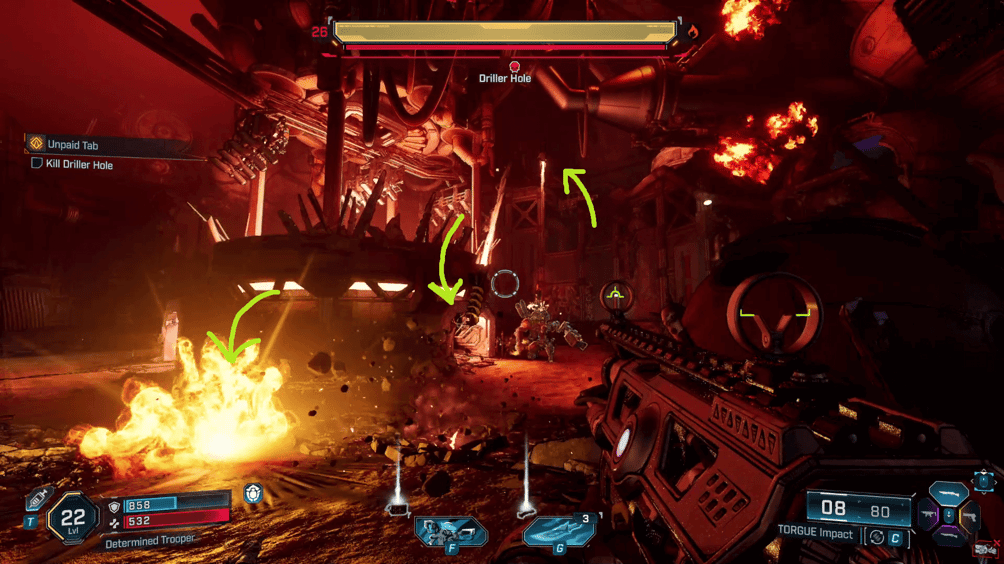This screenshot has width=1004, height=564.
Task: Click the shield status buff icon
Action: (252, 494)
